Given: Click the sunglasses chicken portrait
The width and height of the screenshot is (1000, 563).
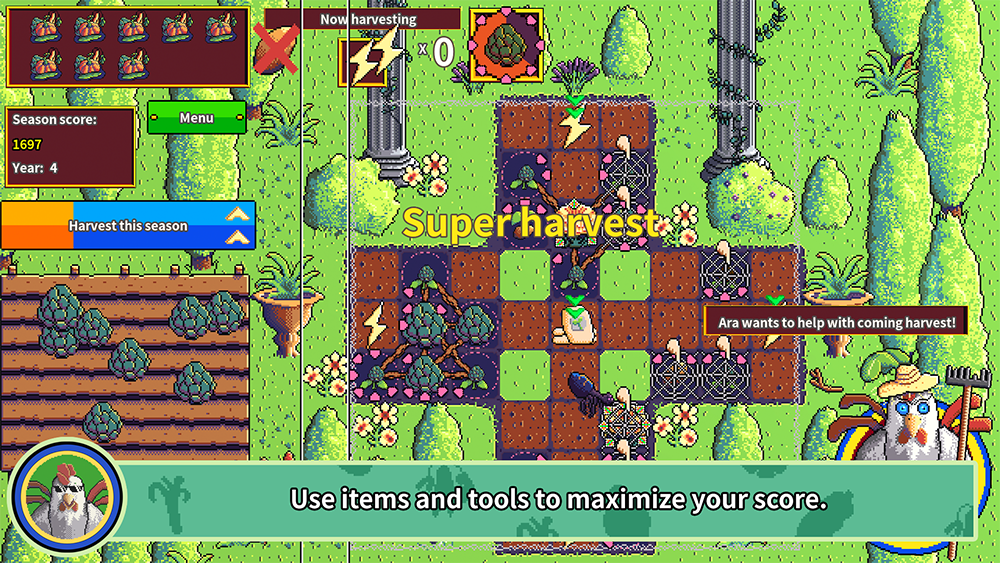Looking at the screenshot, I should 67,497.
